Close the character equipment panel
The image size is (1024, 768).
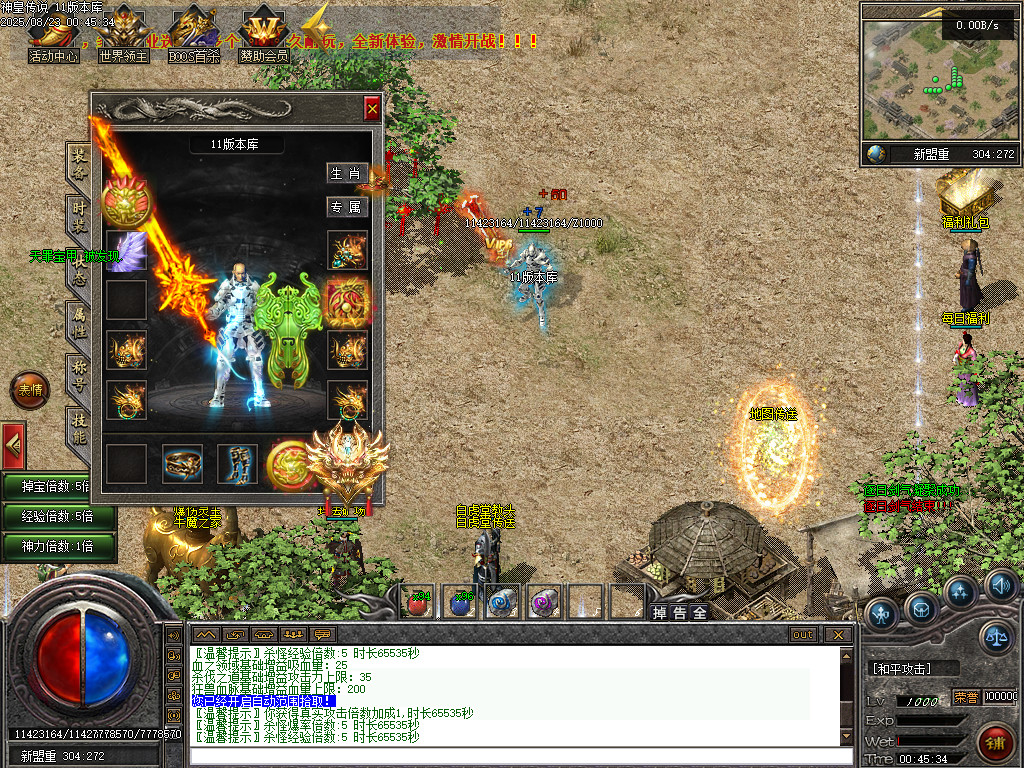pyautogui.click(x=372, y=108)
